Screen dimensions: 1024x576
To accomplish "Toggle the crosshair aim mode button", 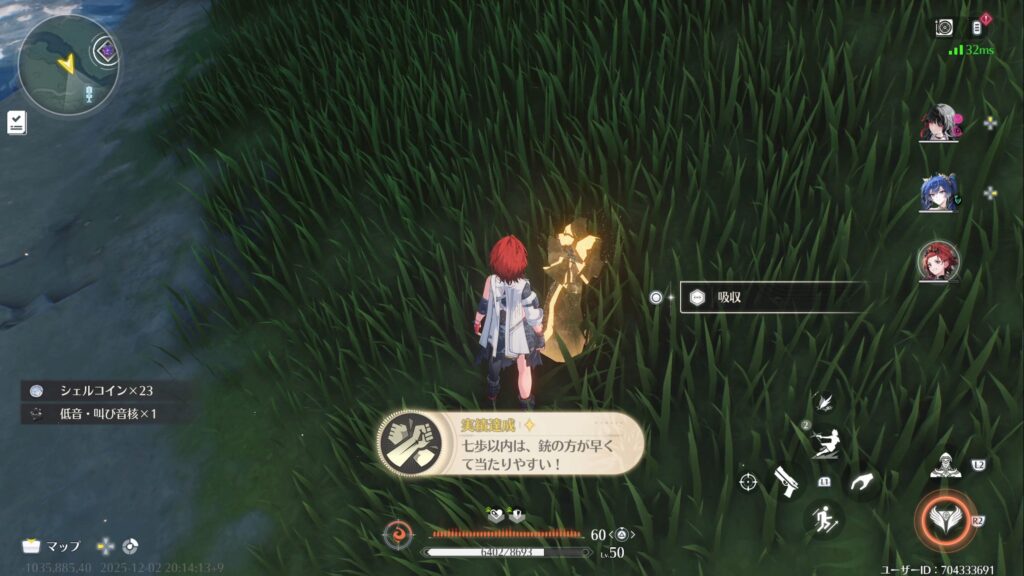I will tap(748, 482).
